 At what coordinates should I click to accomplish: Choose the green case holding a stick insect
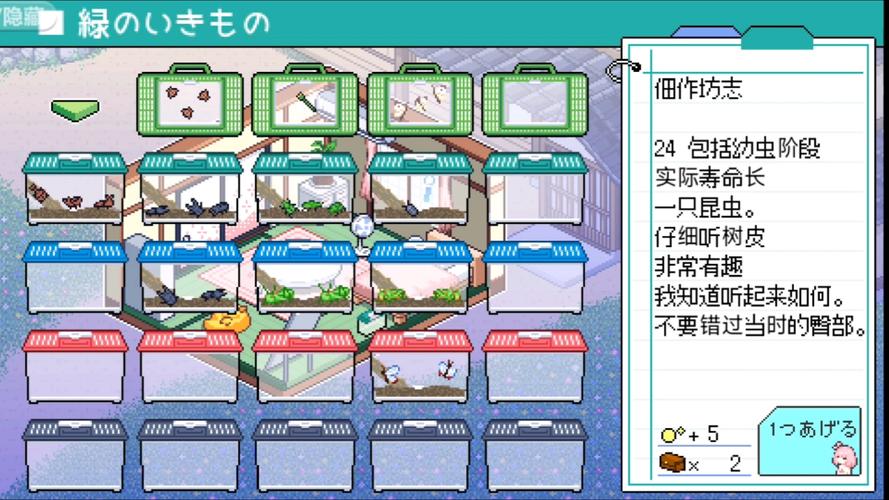tap(304, 102)
